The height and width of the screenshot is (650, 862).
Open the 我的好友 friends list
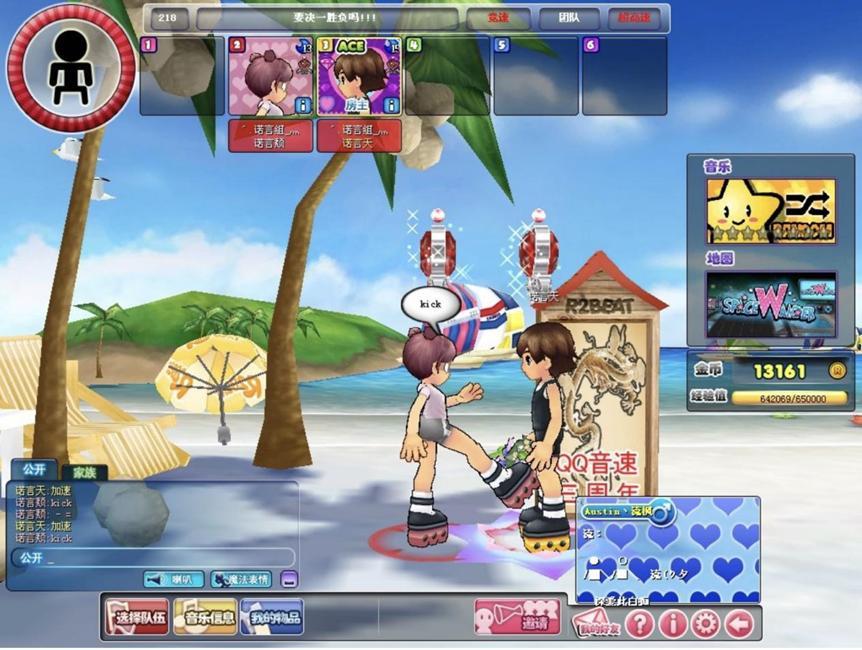[x=597, y=624]
